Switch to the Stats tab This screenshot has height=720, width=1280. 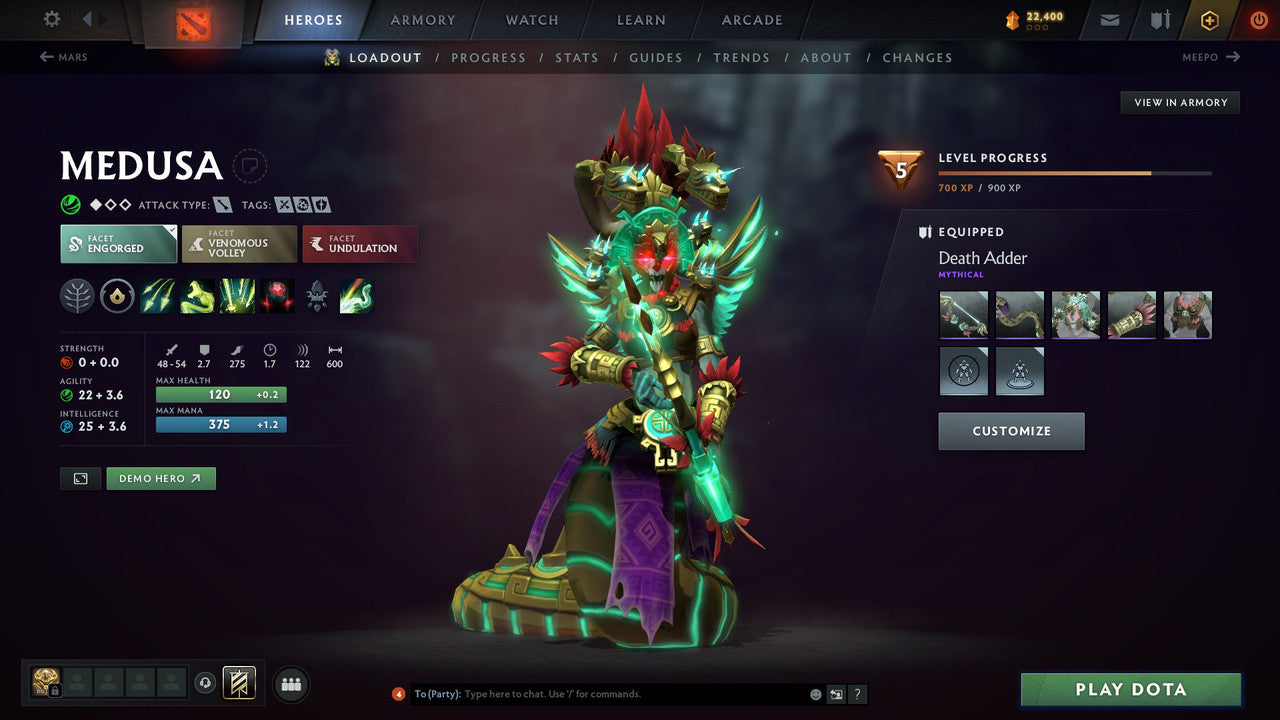577,57
